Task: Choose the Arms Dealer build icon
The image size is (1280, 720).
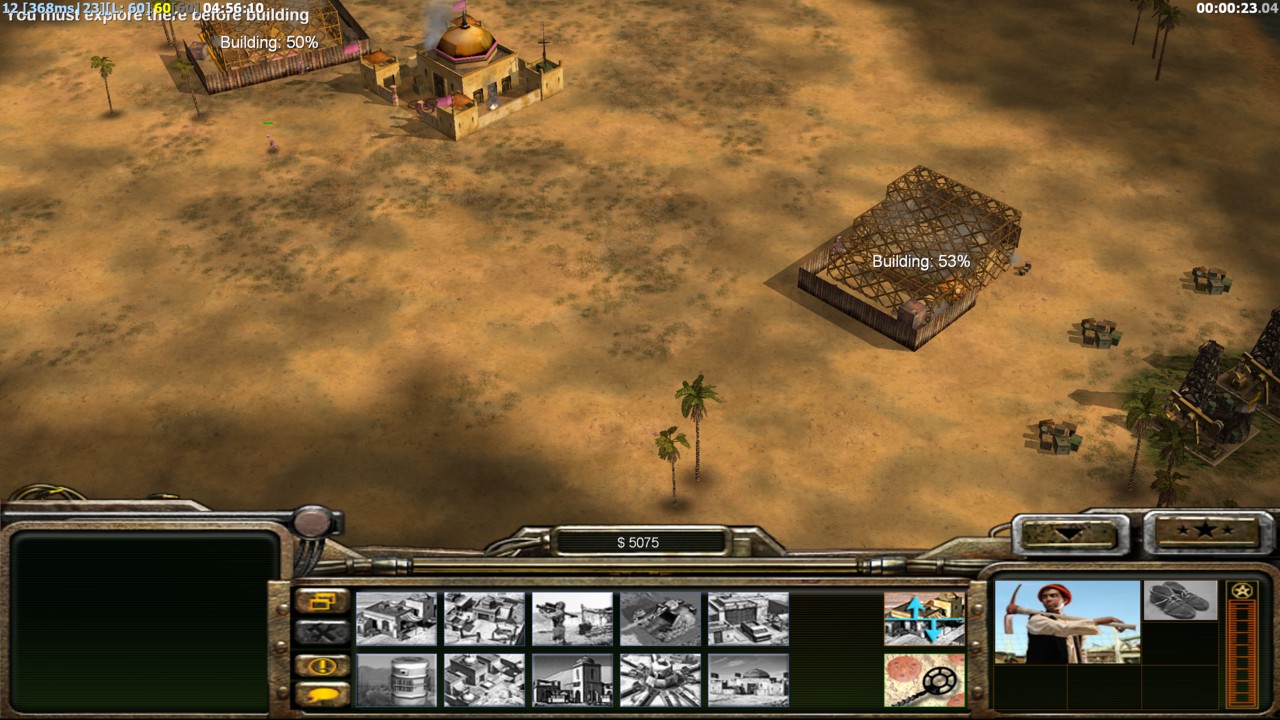Action: click(x=748, y=619)
